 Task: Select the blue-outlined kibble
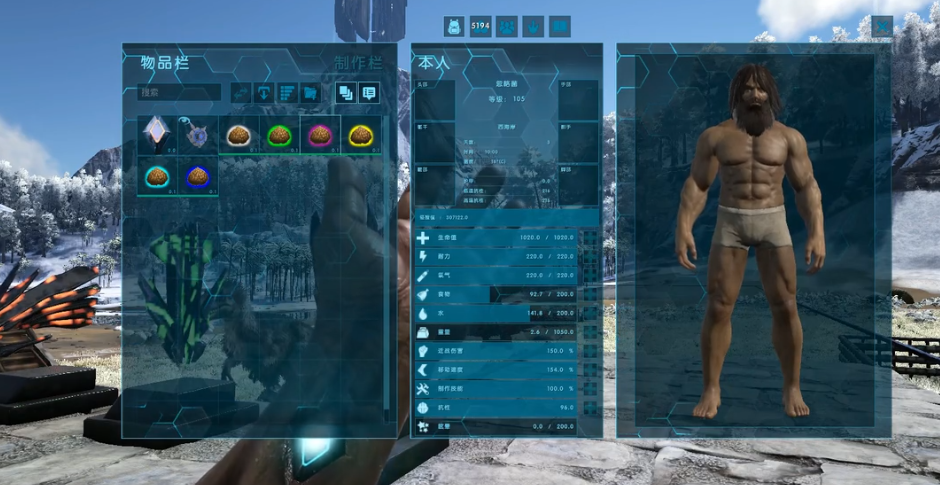pyautogui.click(x=198, y=176)
